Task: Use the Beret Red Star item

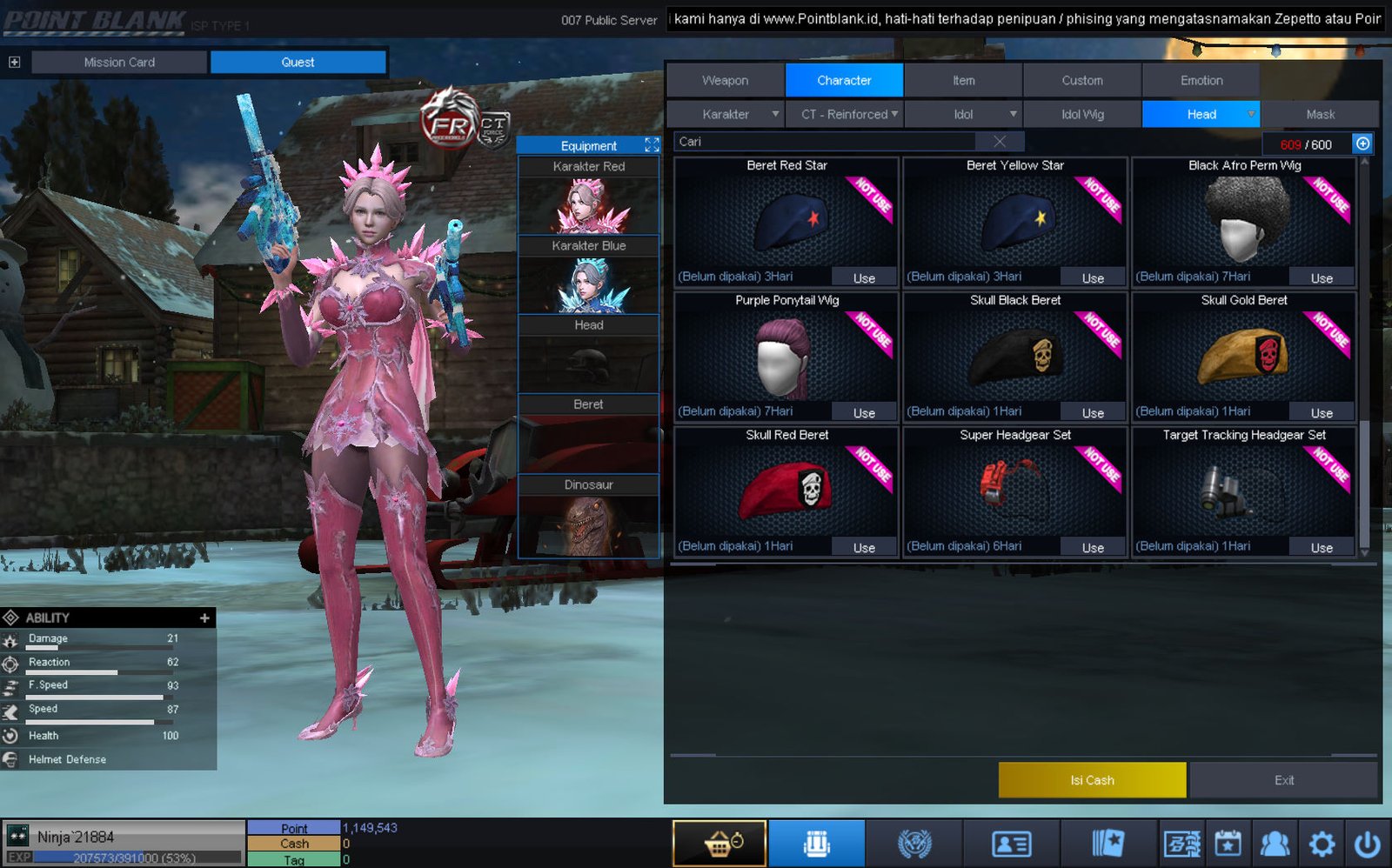Action: (863, 278)
